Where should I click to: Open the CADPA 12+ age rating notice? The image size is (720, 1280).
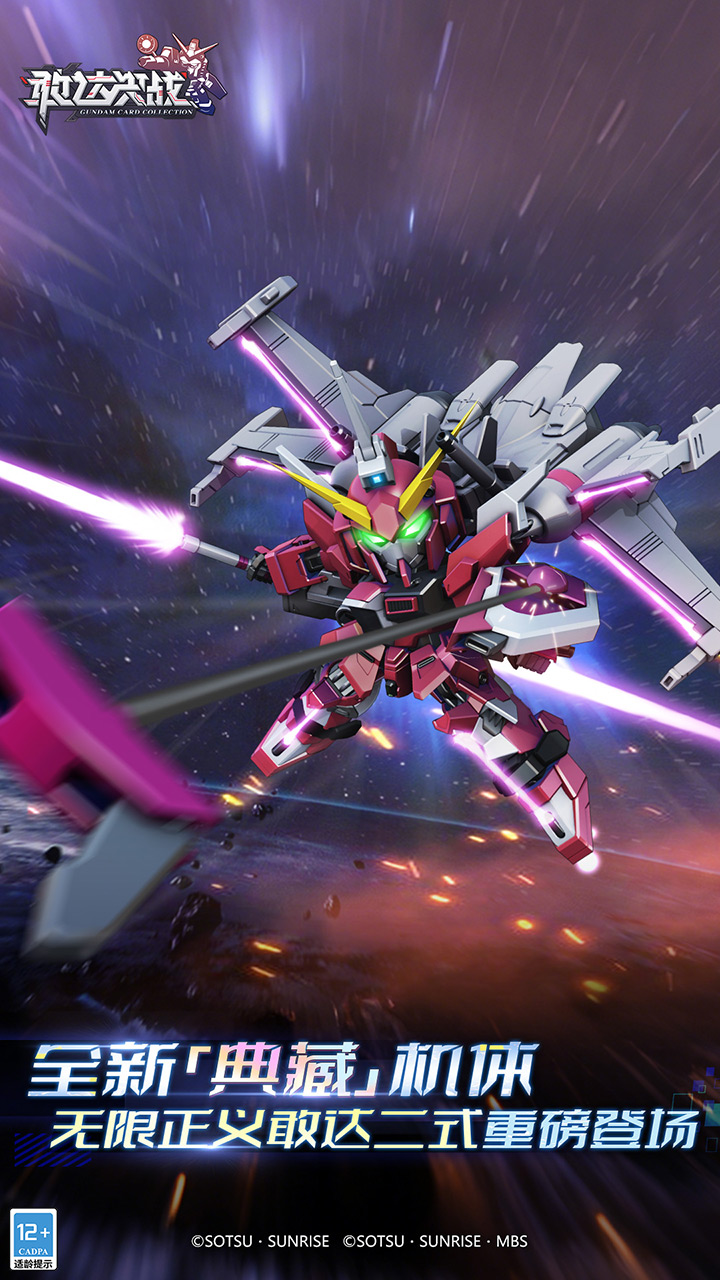pos(33,1239)
